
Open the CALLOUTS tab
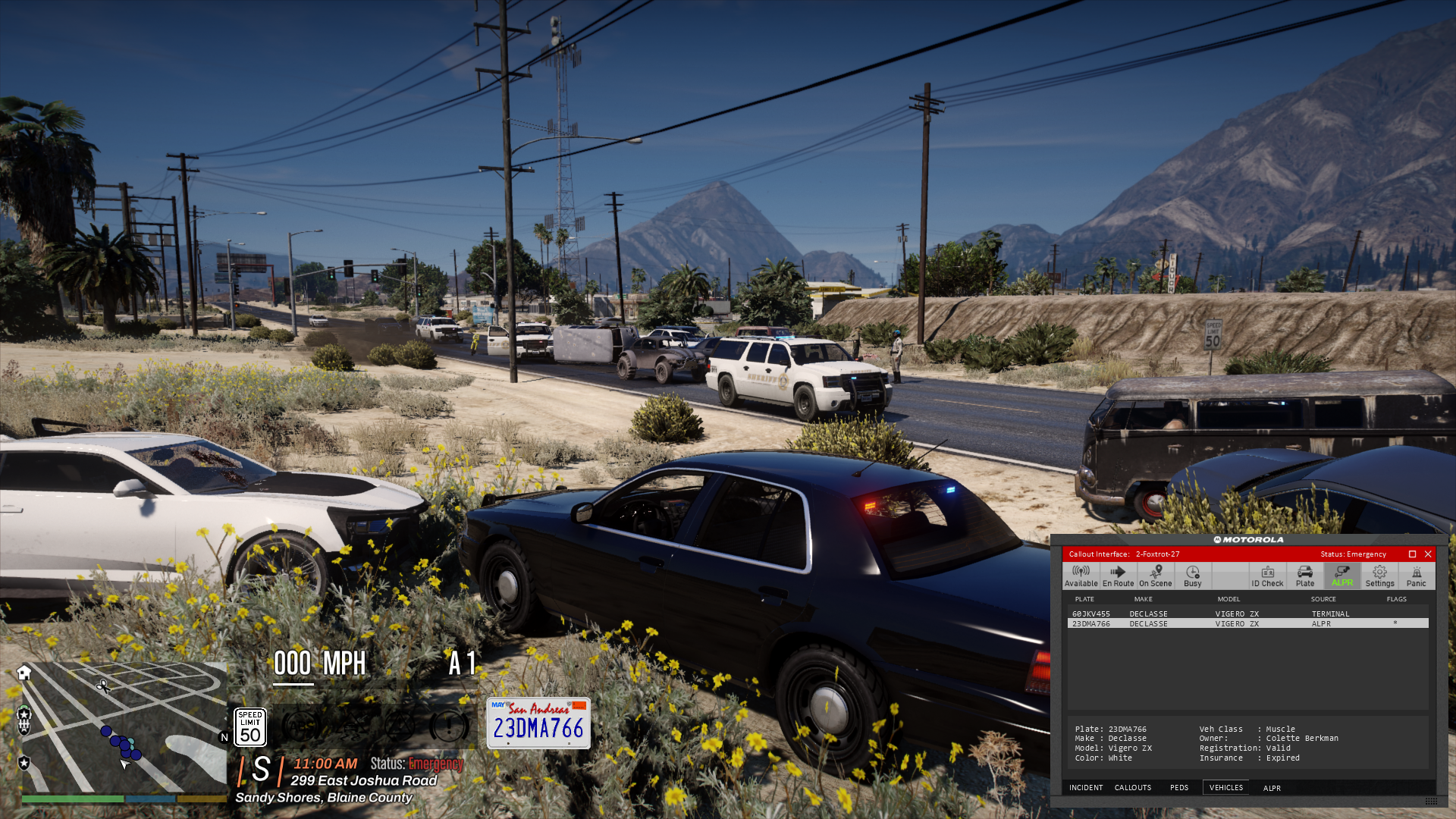pyautogui.click(x=1134, y=787)
